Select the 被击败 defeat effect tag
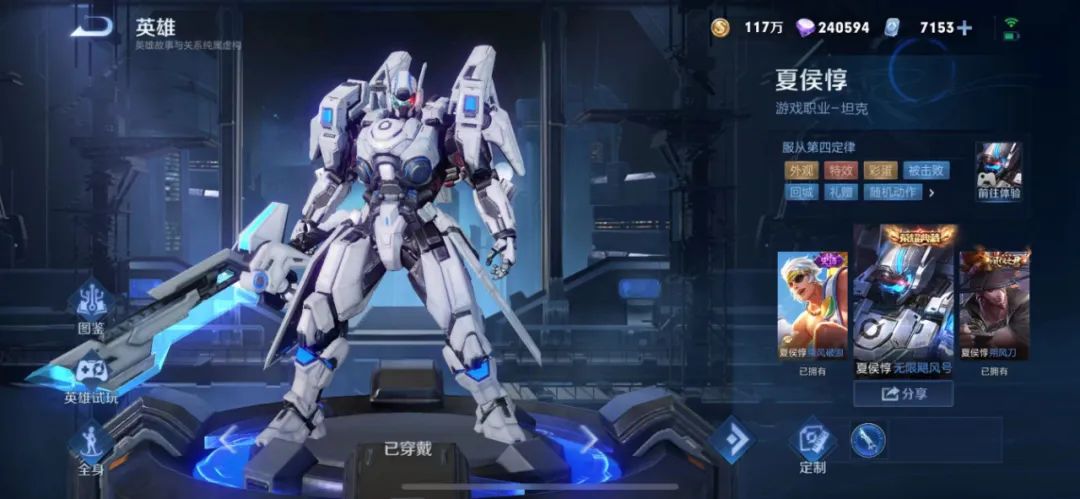 [927, 170]
